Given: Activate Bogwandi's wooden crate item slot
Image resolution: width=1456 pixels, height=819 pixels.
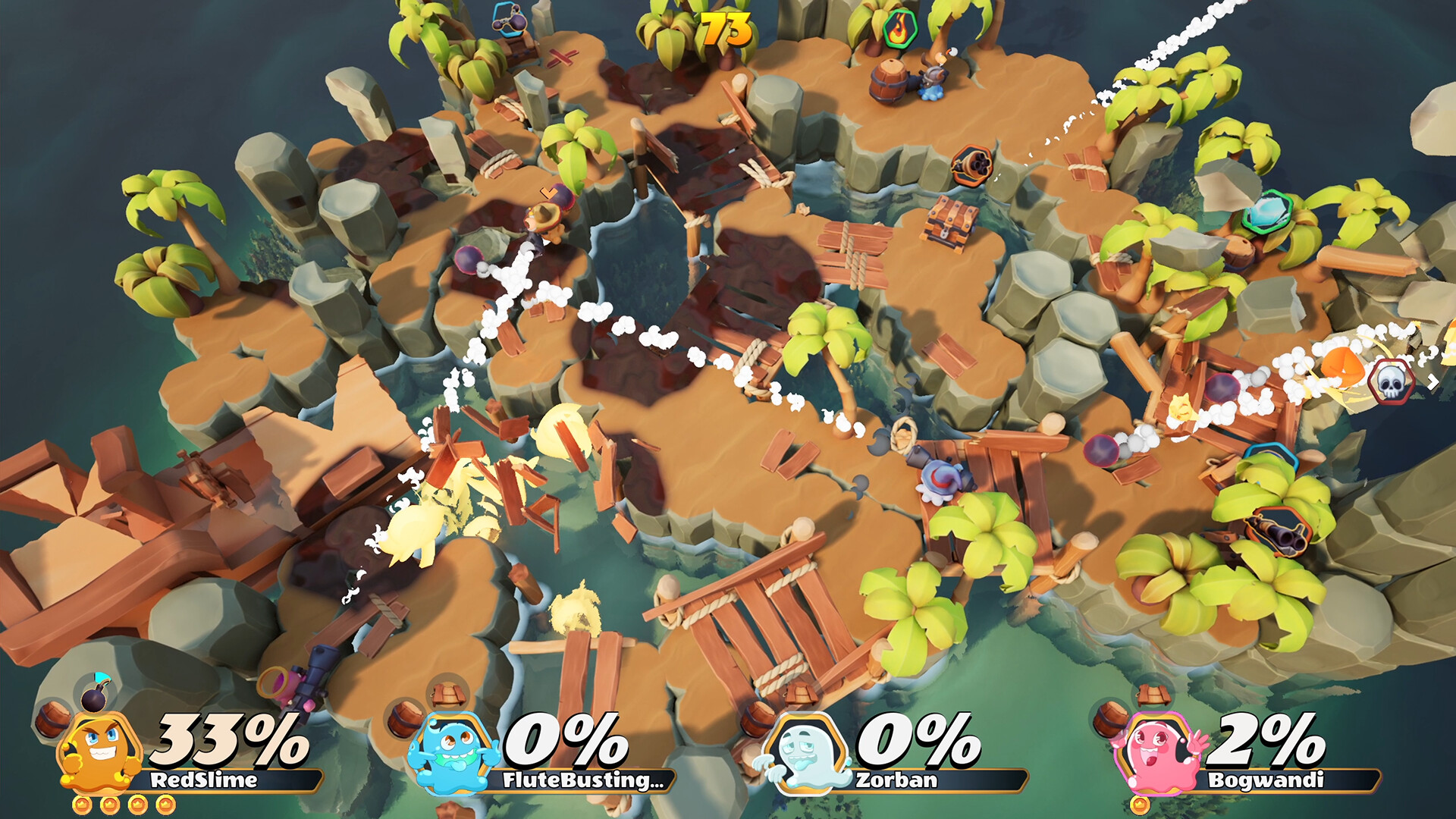Looking at the screenshot, I should pyautogui.click(x=1153, y=693).
